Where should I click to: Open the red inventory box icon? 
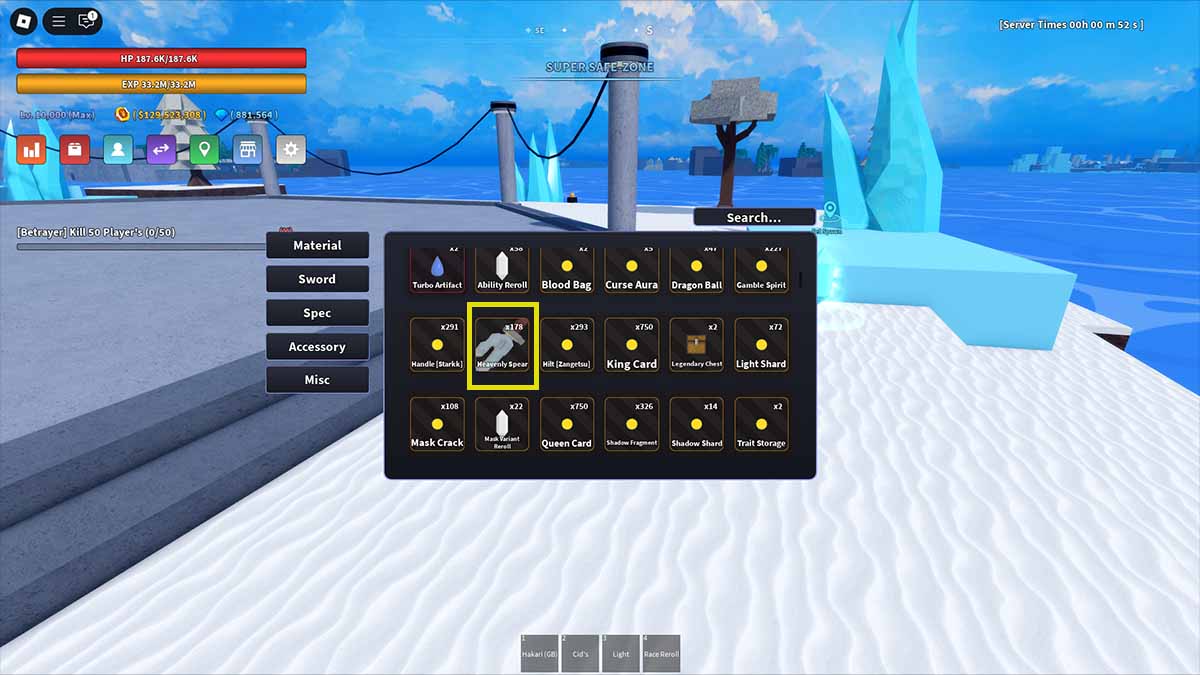[75, 150]
